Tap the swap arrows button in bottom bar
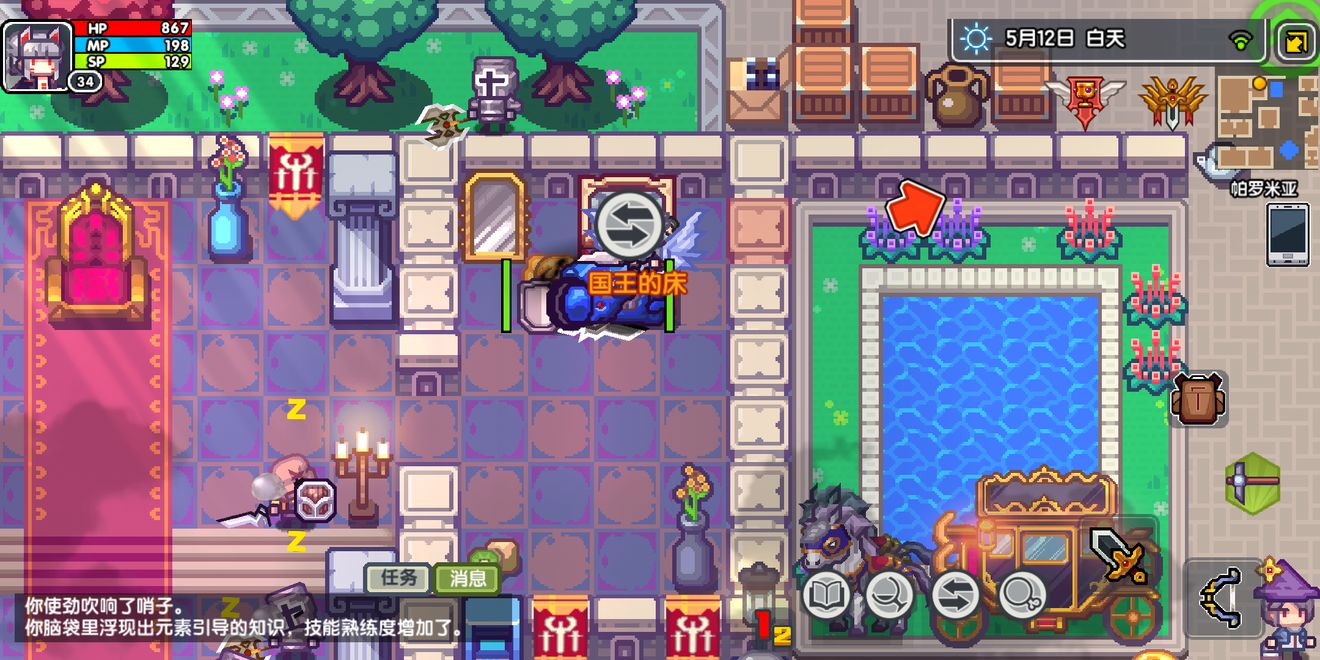This screenshot has height=660, width=1320. 956,596
